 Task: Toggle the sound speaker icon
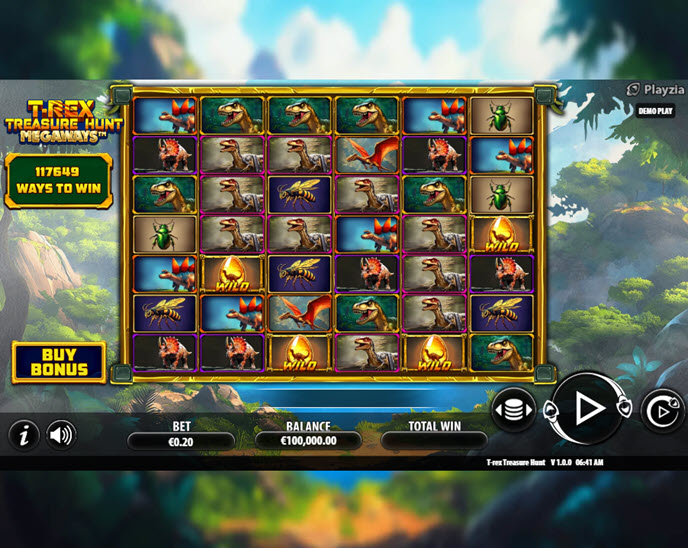[x=60, y=434]
